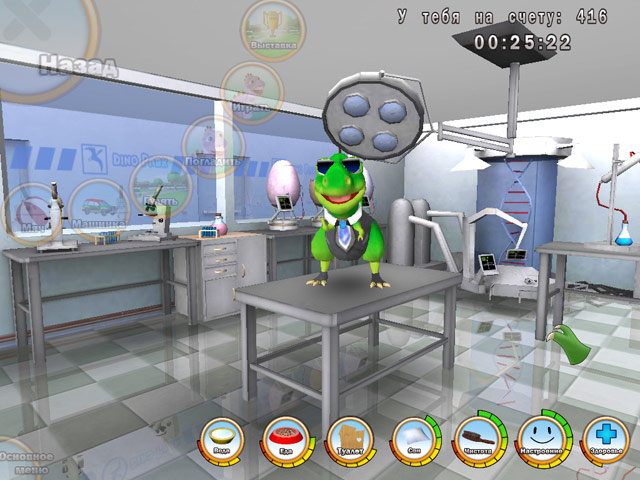This screenshot has height=480, width=640.
Task: Pick the Машинка toy car bubble
Action: click(98, 209)
